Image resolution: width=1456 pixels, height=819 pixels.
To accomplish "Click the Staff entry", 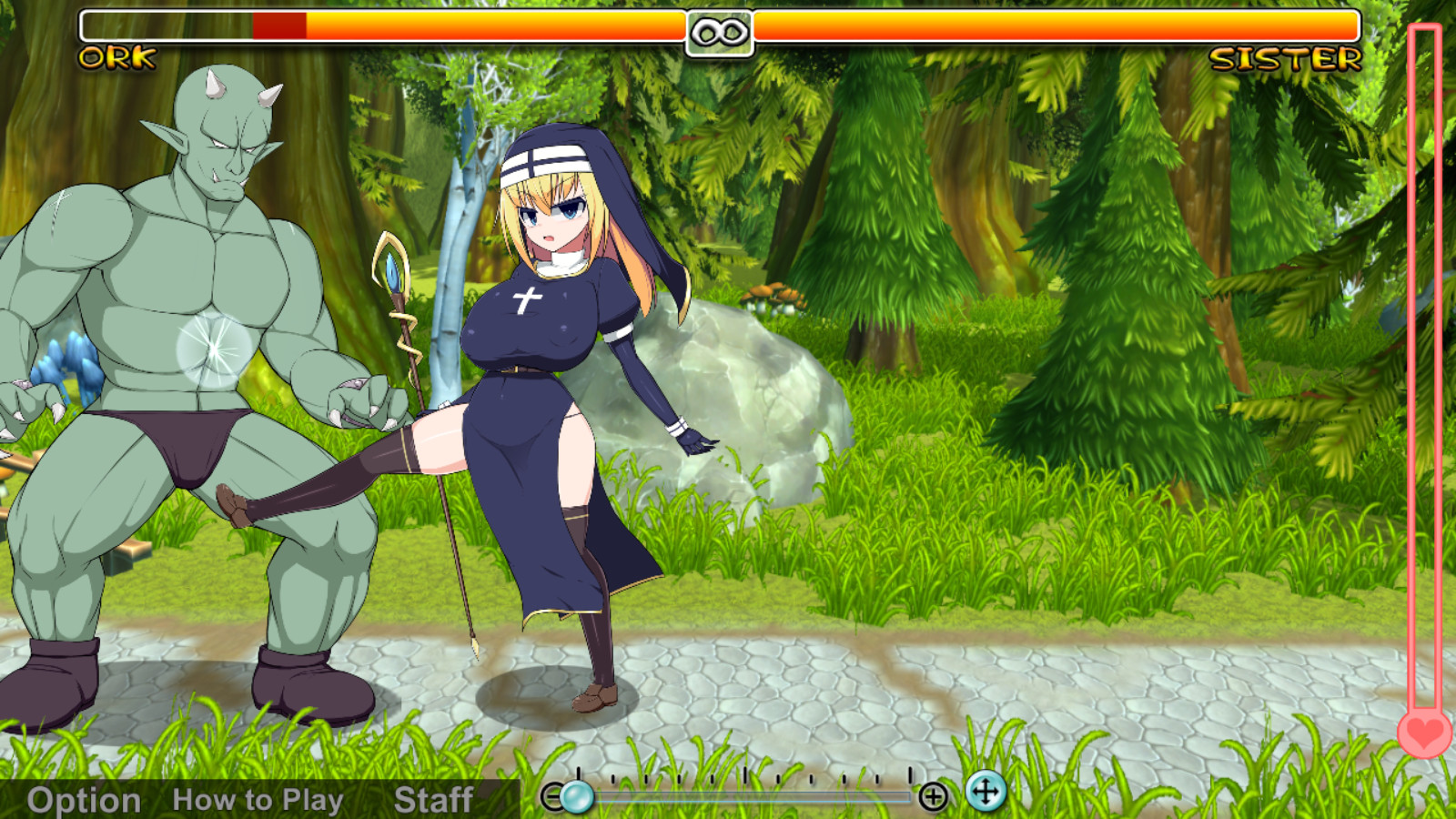I will (432, 800).
